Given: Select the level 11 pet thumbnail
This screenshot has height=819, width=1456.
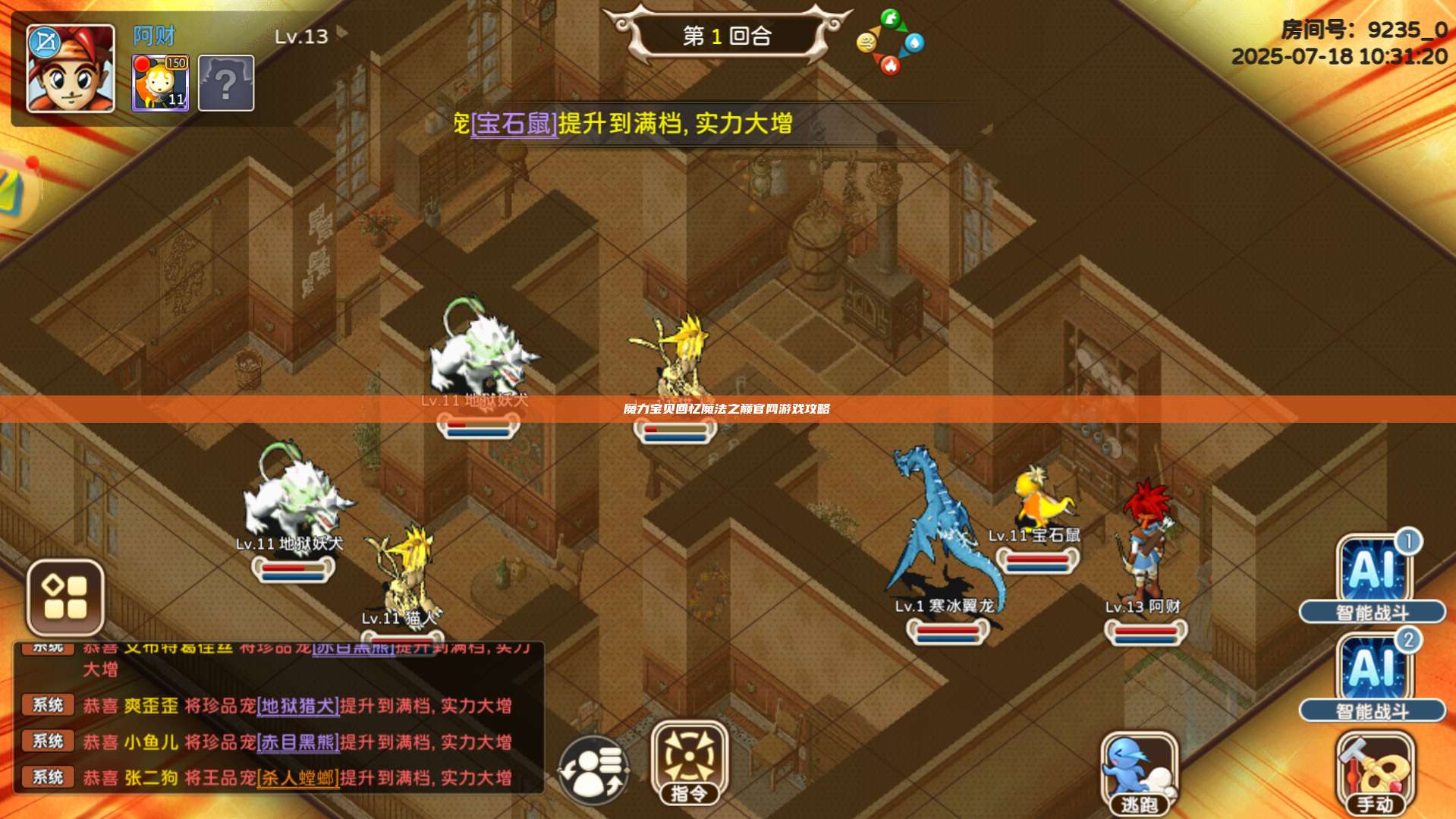Looking at the screenshot, I should 162,83.
